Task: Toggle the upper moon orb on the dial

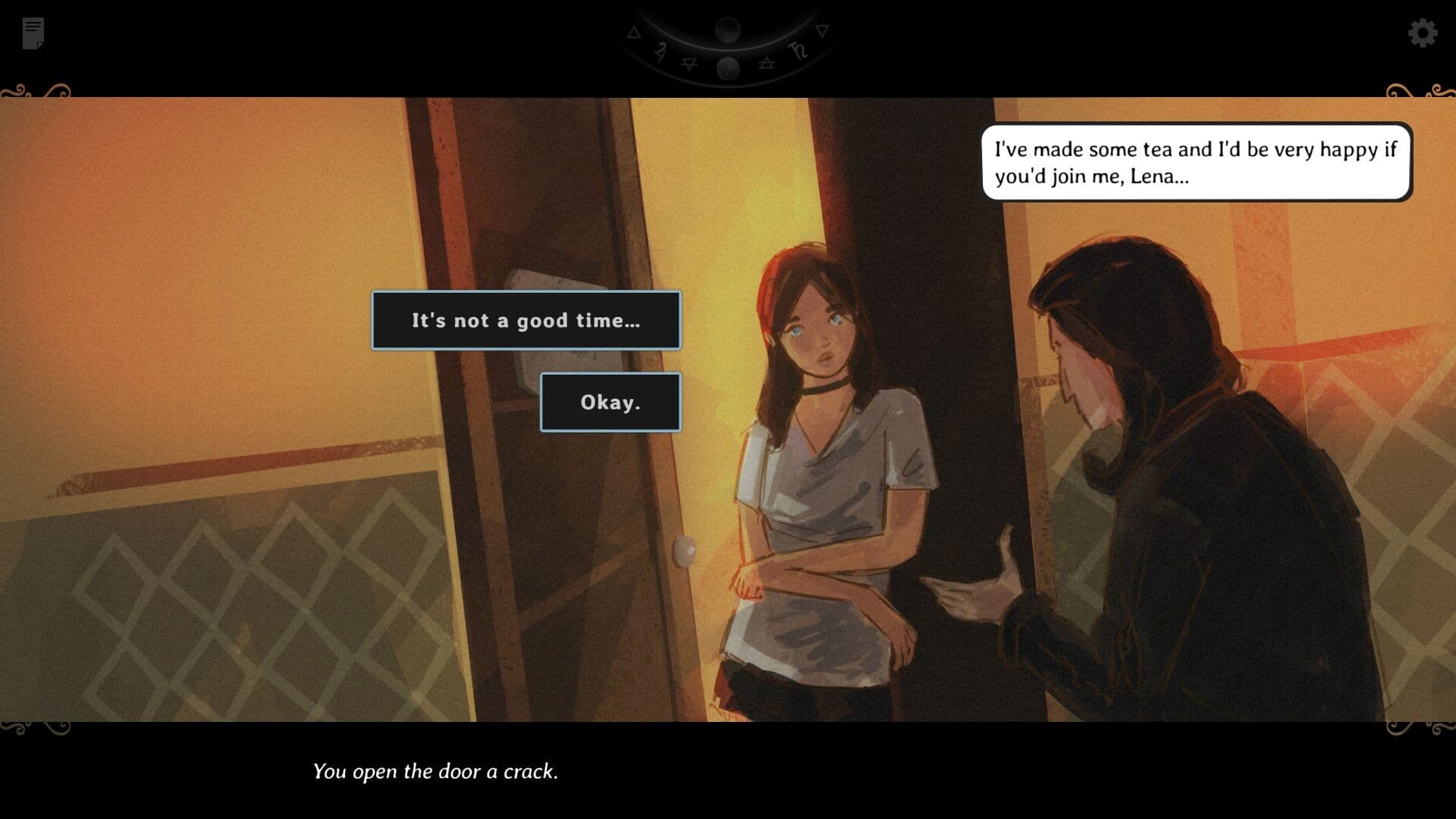Action: (x=728, y=30)
